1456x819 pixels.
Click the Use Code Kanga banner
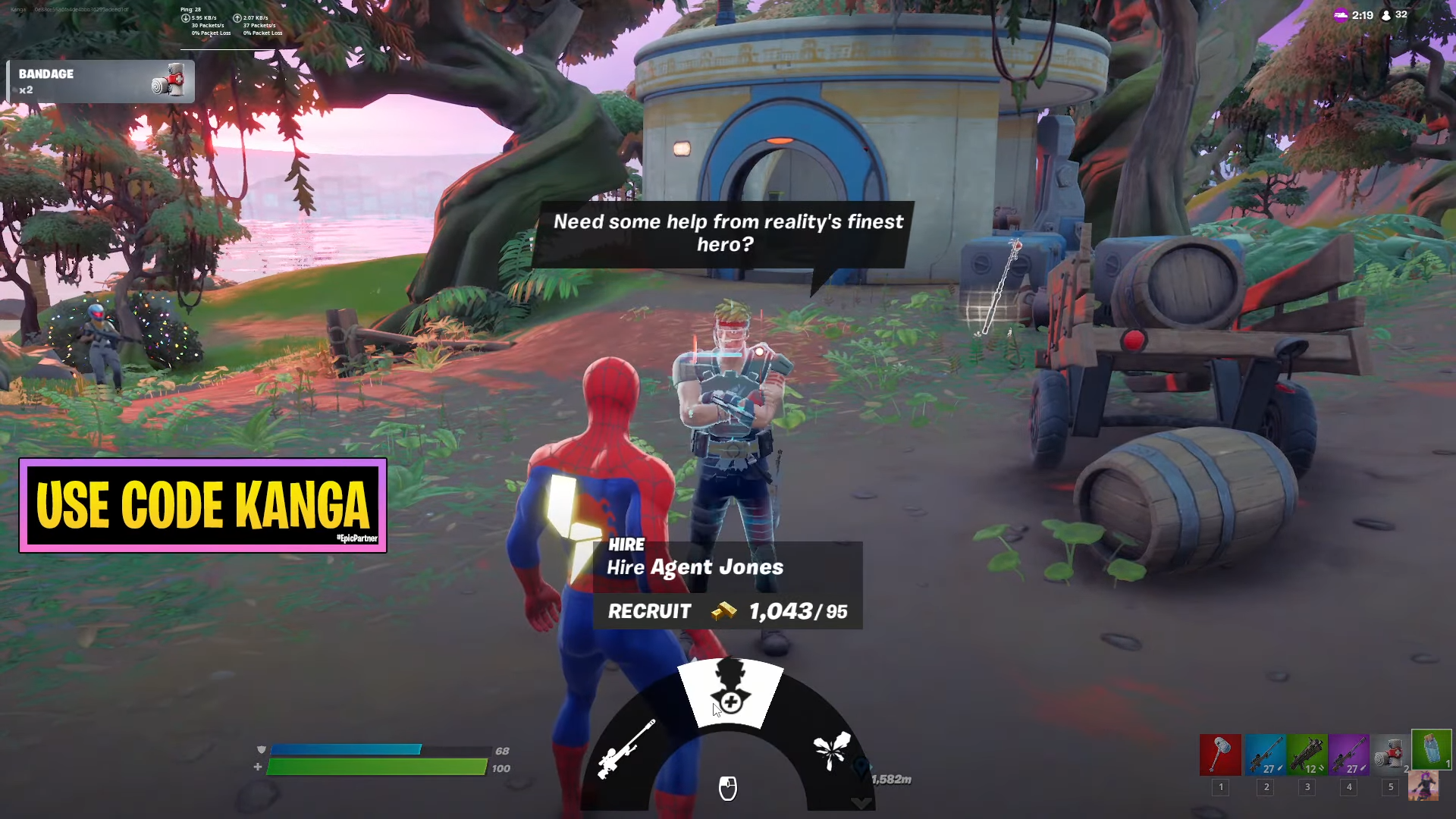tap(202, 505)
